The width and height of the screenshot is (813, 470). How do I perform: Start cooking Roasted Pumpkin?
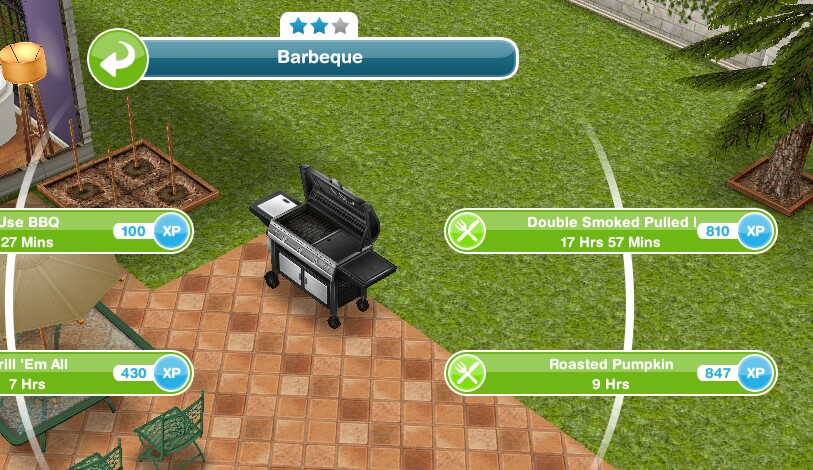[x=609, y=373]
